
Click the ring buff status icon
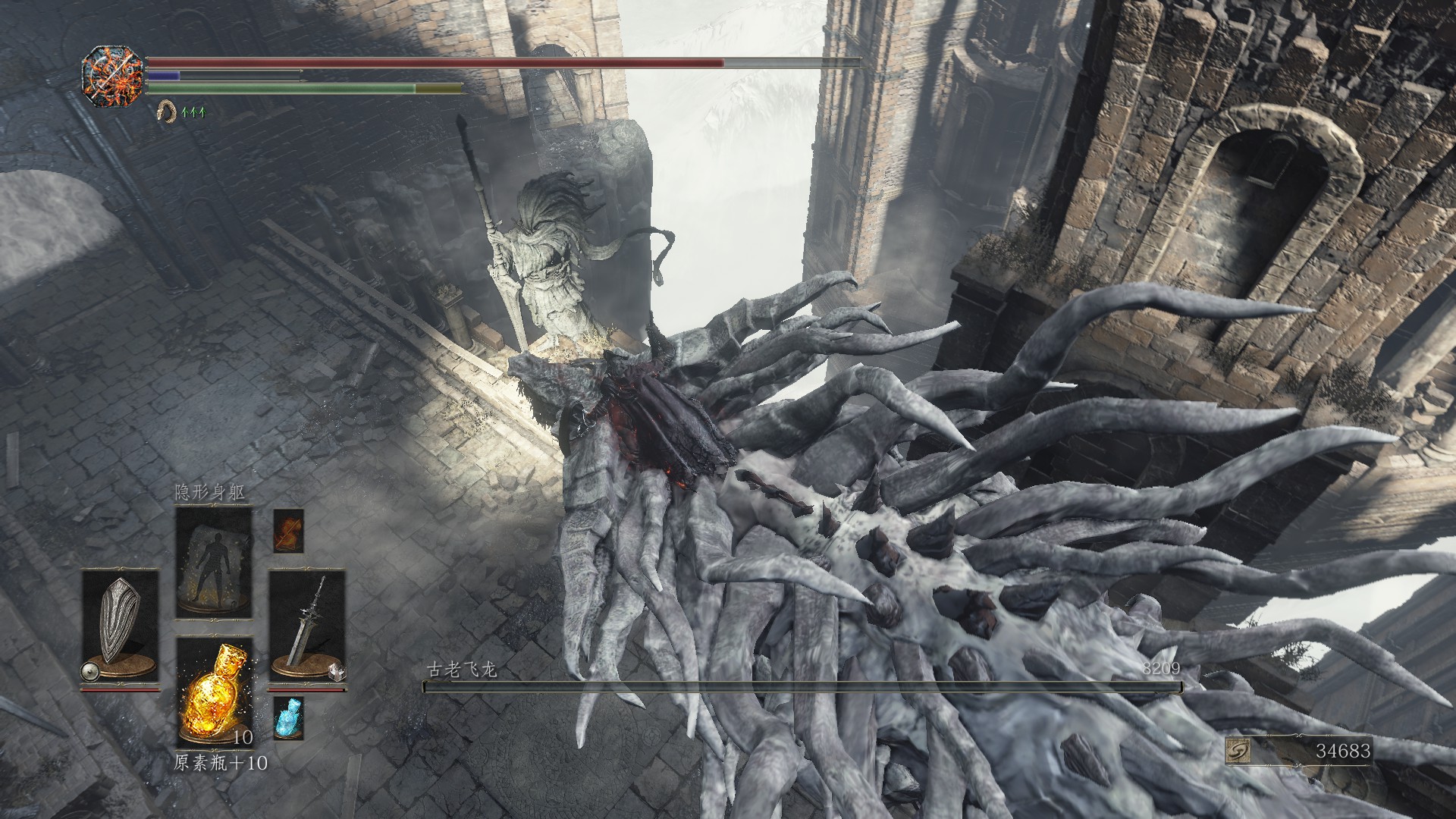point(165,112)
